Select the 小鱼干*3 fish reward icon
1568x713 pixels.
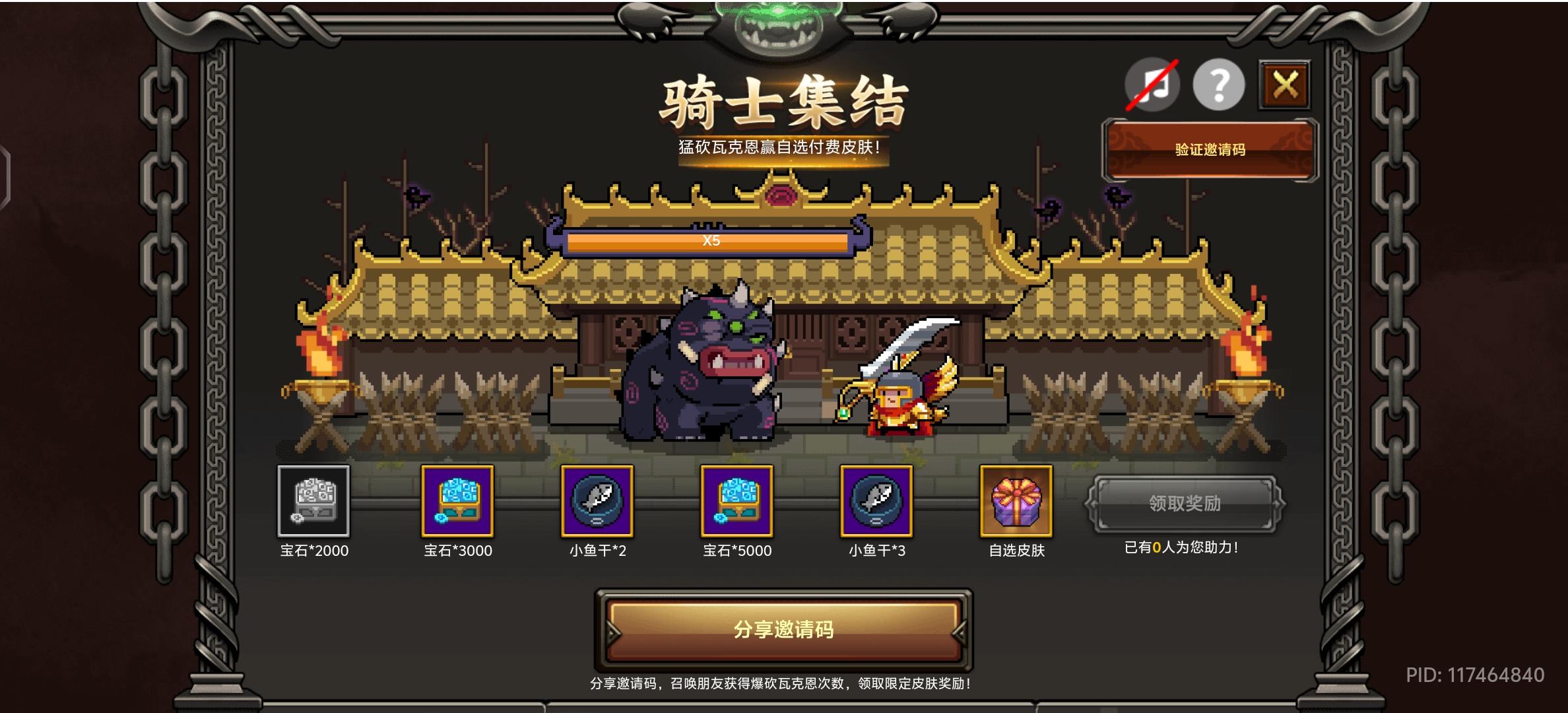click(x=878, y=504)
